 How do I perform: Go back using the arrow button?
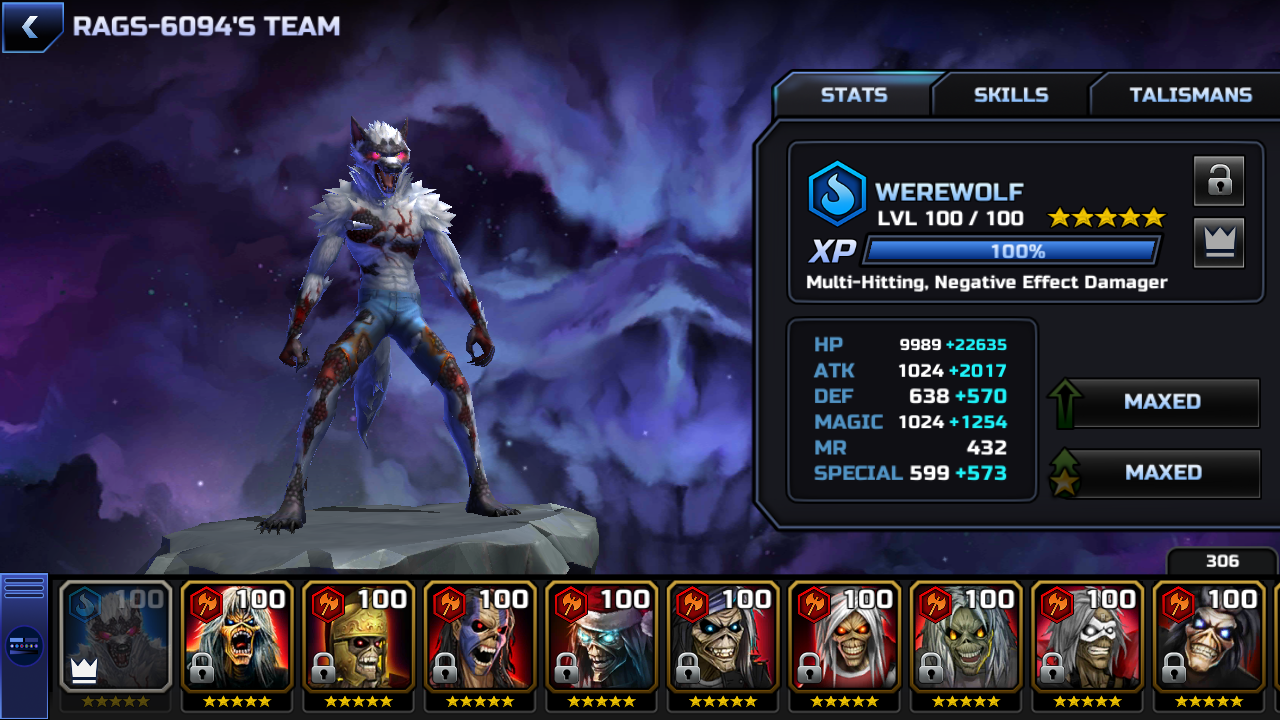(31, 27)
